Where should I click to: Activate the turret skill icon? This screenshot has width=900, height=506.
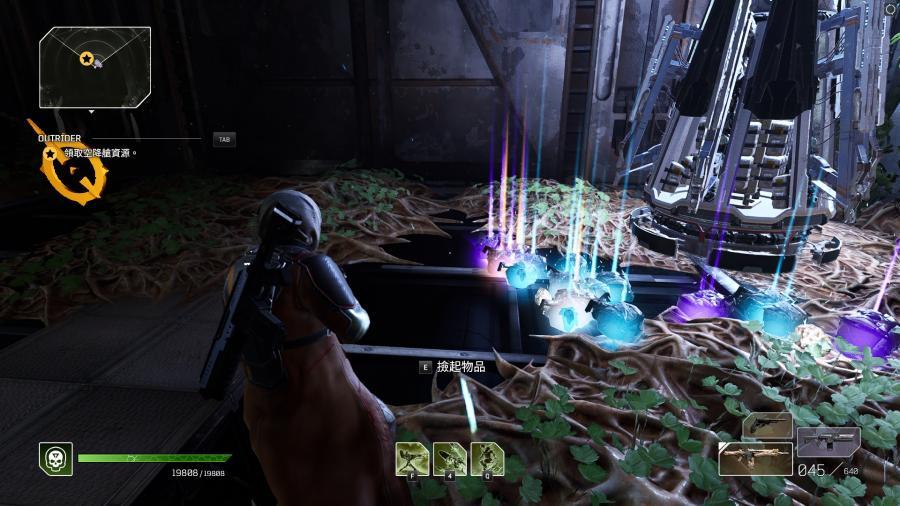coord(412,458)
